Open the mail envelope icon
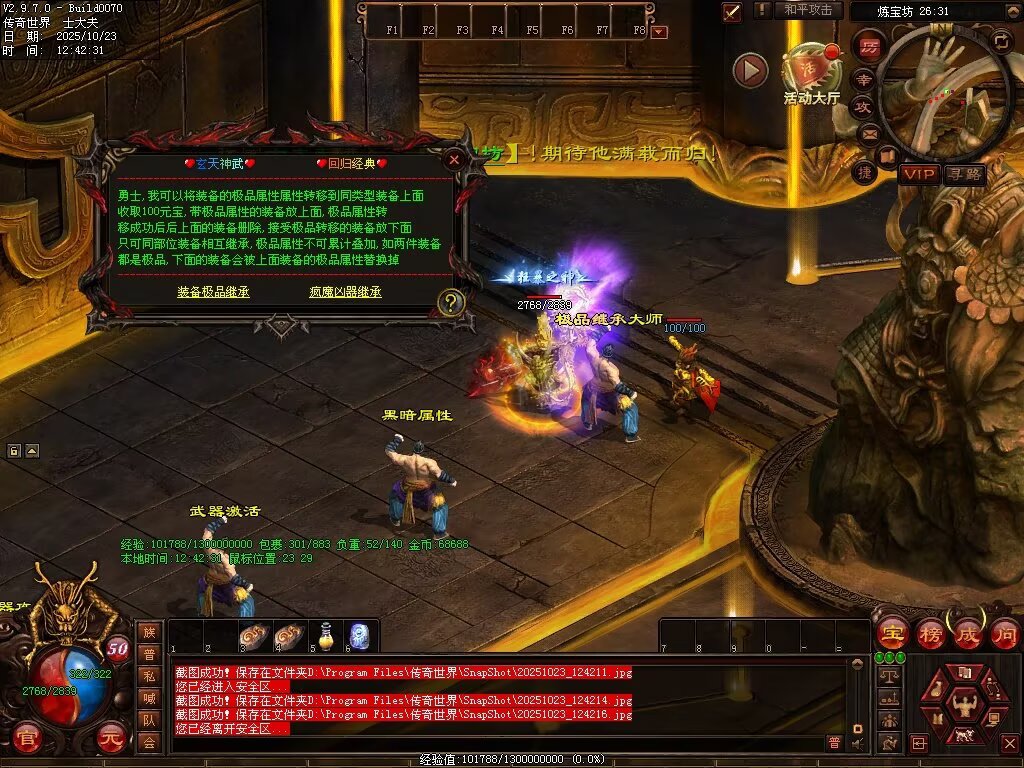 (x=867, y=133)
